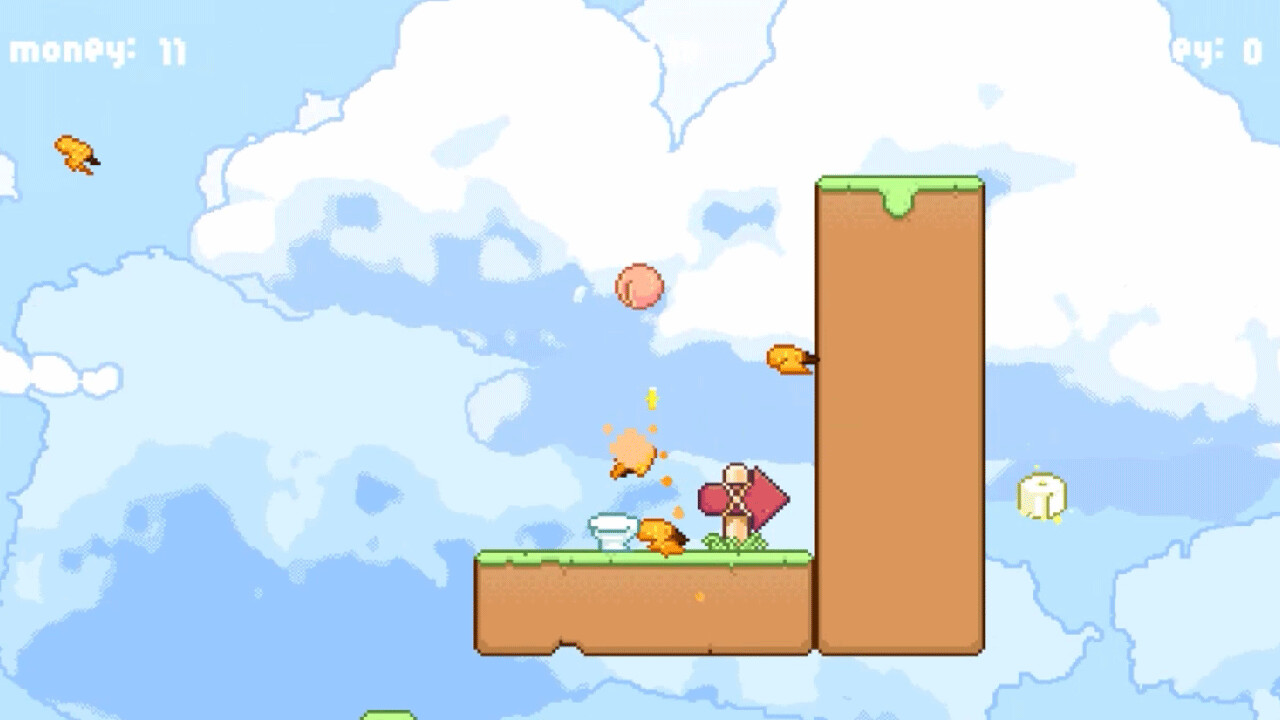Click the toilet paper roll pickup

pyautogui.click(x=1042, y=495)
